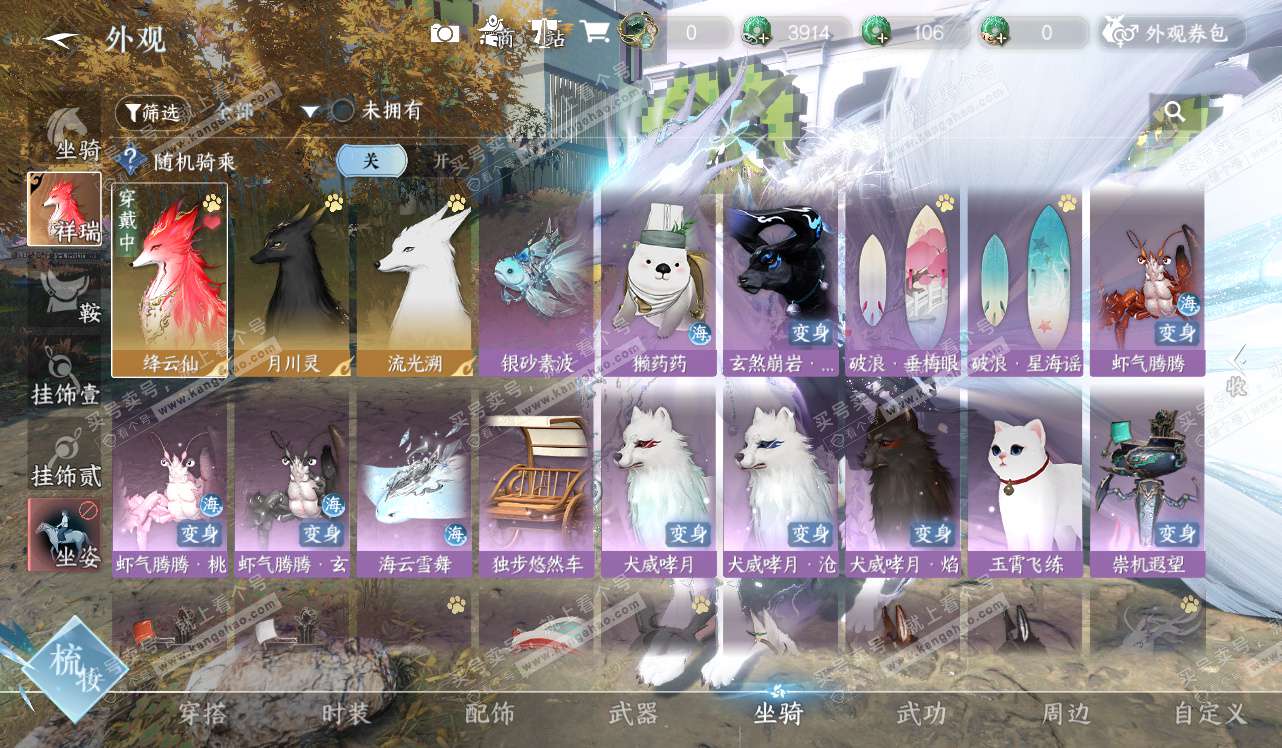Switch the 随机骑乘 toggle to 开
The height and width of the screenshot is (748, 1282).
440,161
